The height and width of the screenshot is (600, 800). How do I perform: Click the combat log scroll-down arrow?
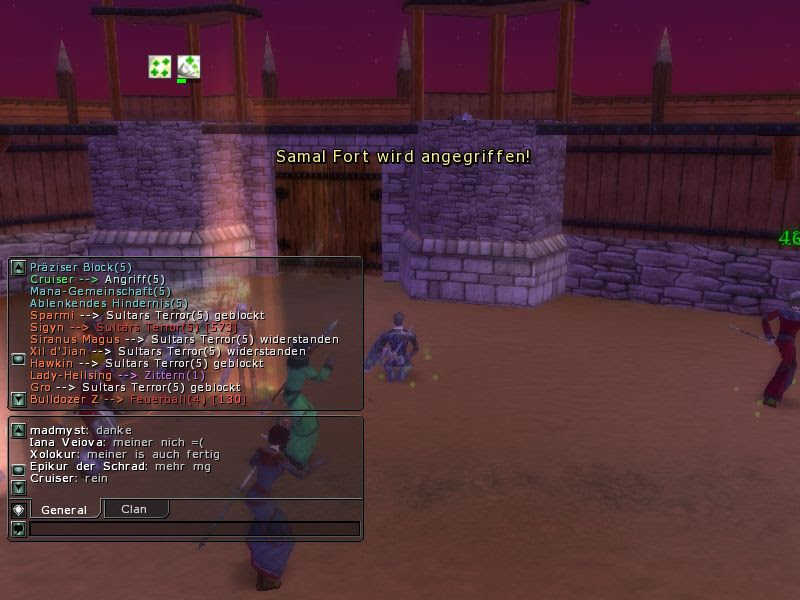coord(18,399)
